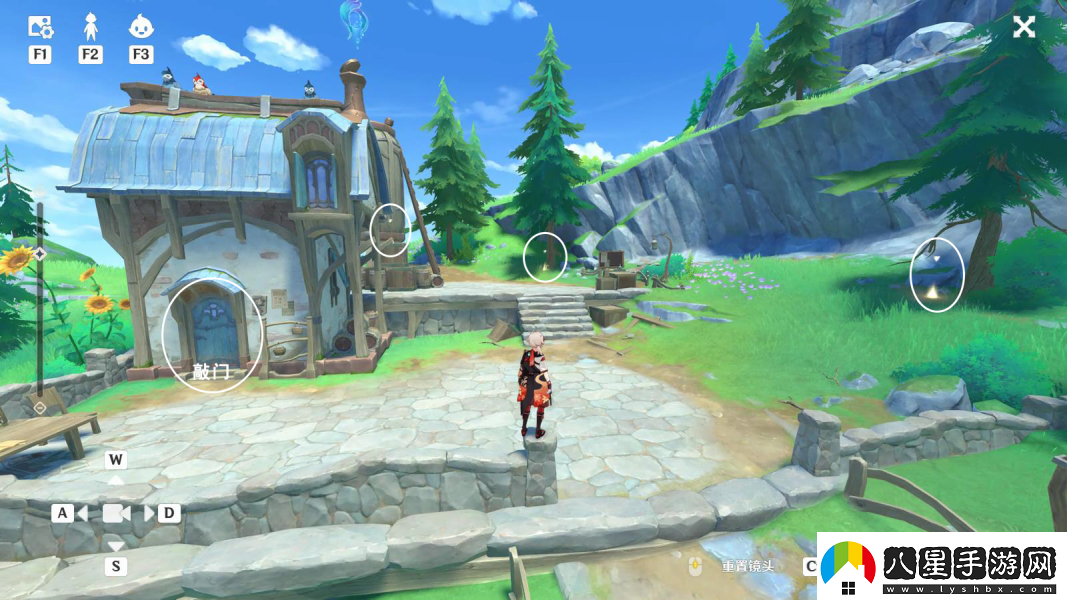Click the camera icon between the arrows

(x=117, y=513)
